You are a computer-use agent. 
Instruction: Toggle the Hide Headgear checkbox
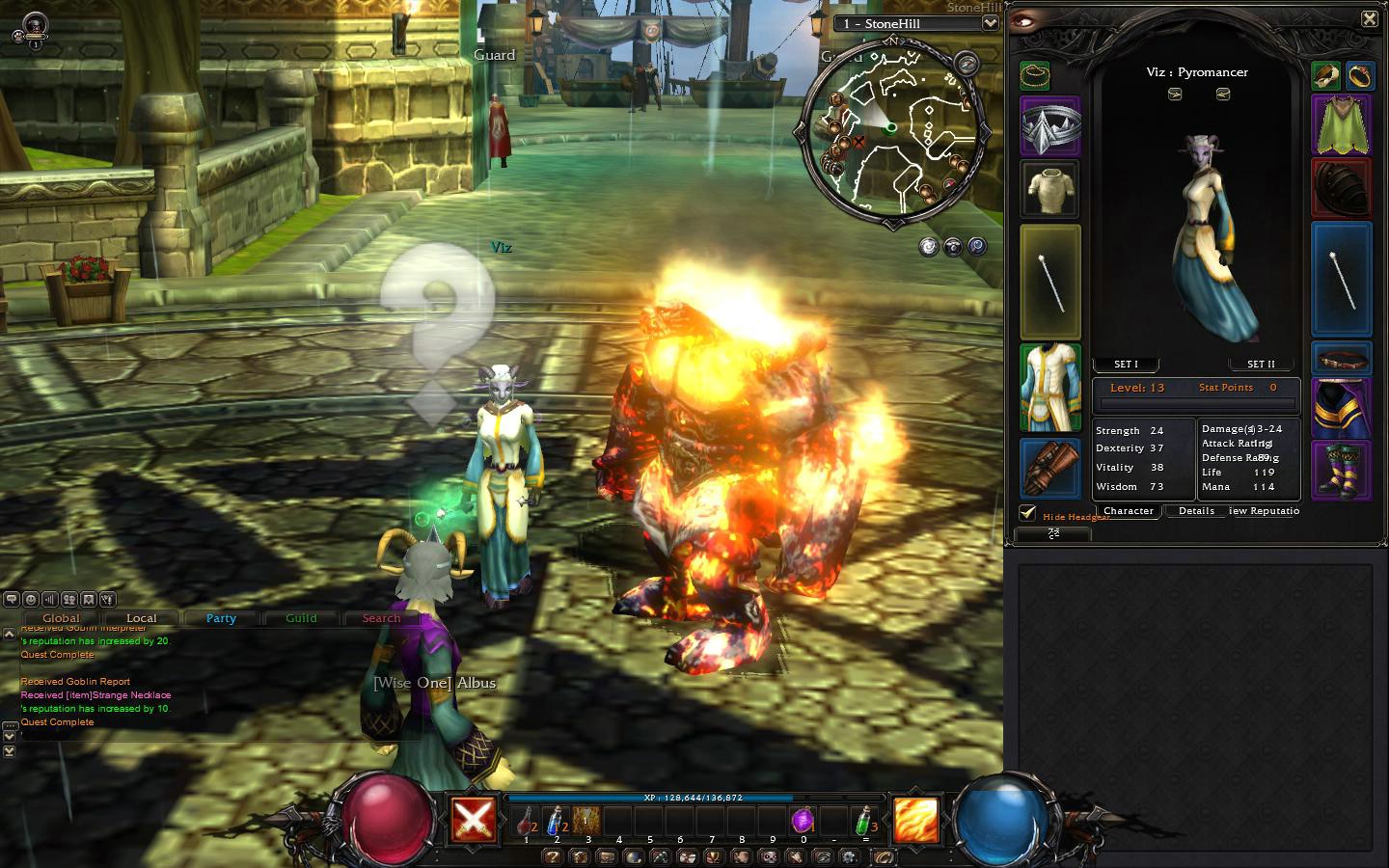1028,514
